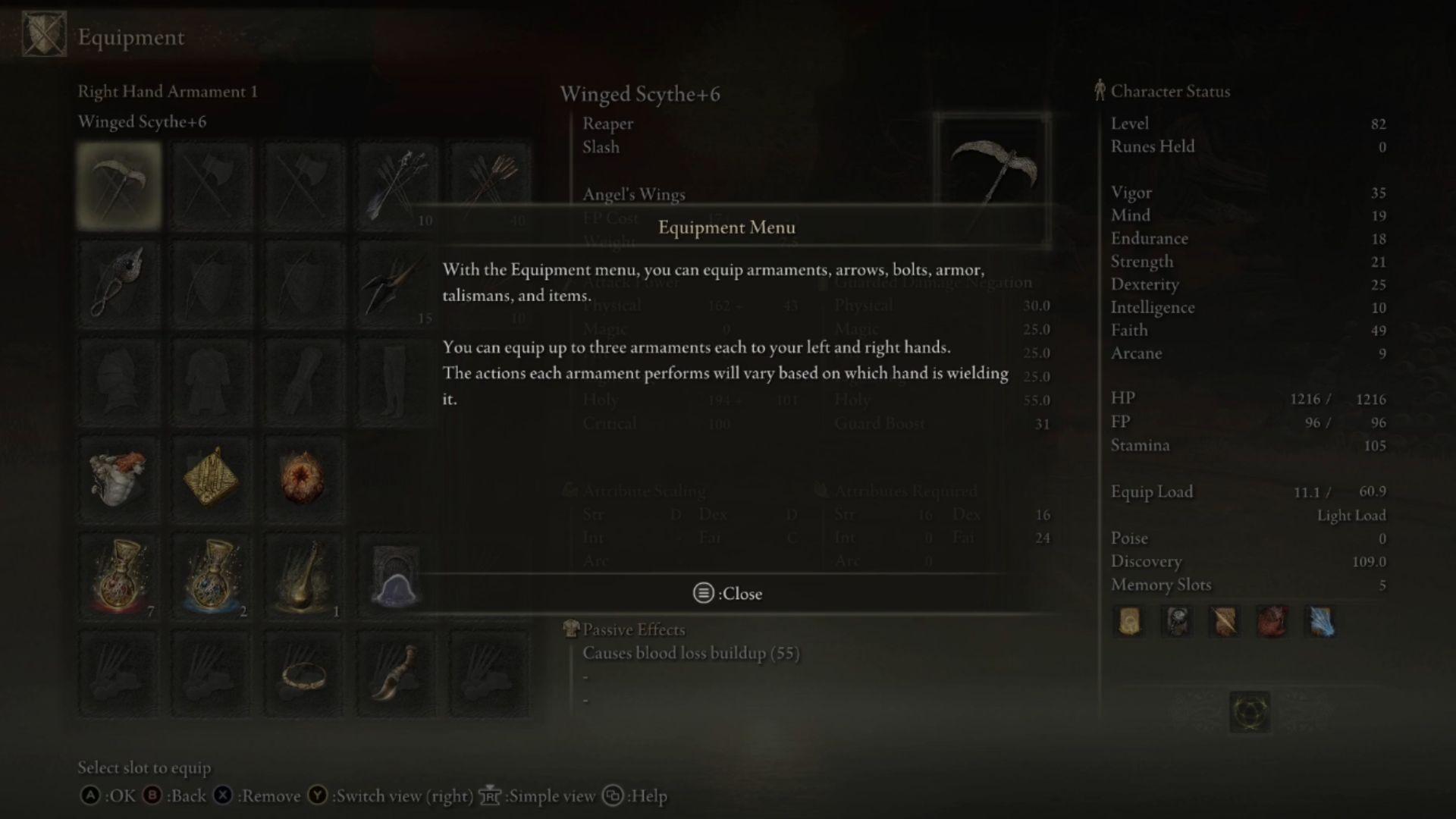Choose the empty chest armor slot
Viewport: 1456px width, 819px height.
point(212,381)
